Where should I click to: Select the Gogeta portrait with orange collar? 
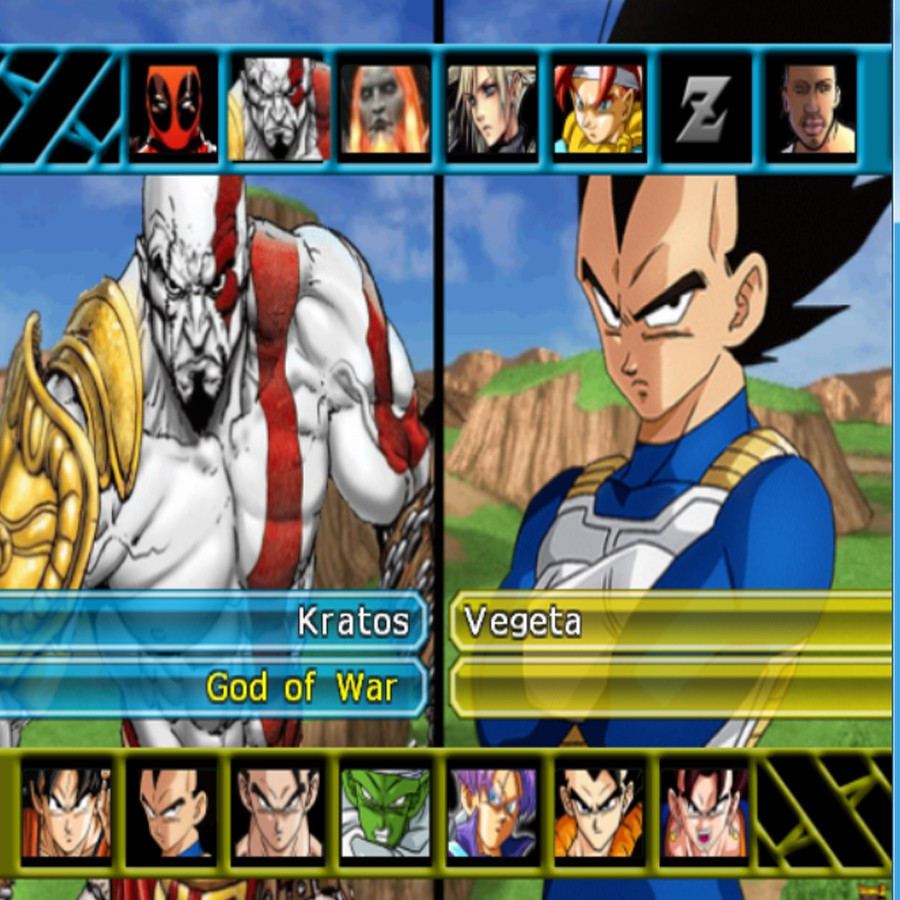(598, 812)
